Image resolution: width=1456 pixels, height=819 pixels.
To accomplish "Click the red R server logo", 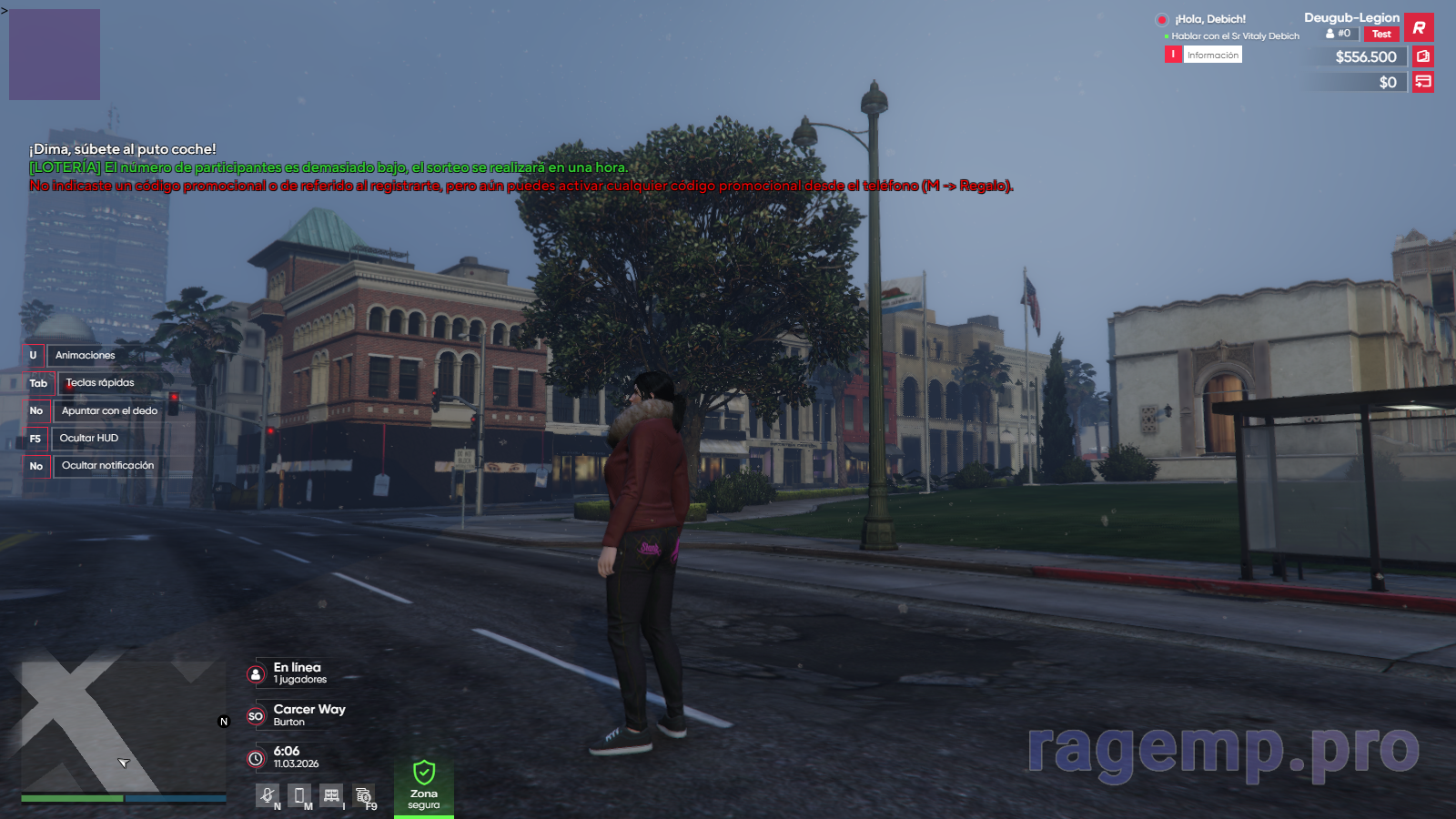I will 1419,27.
